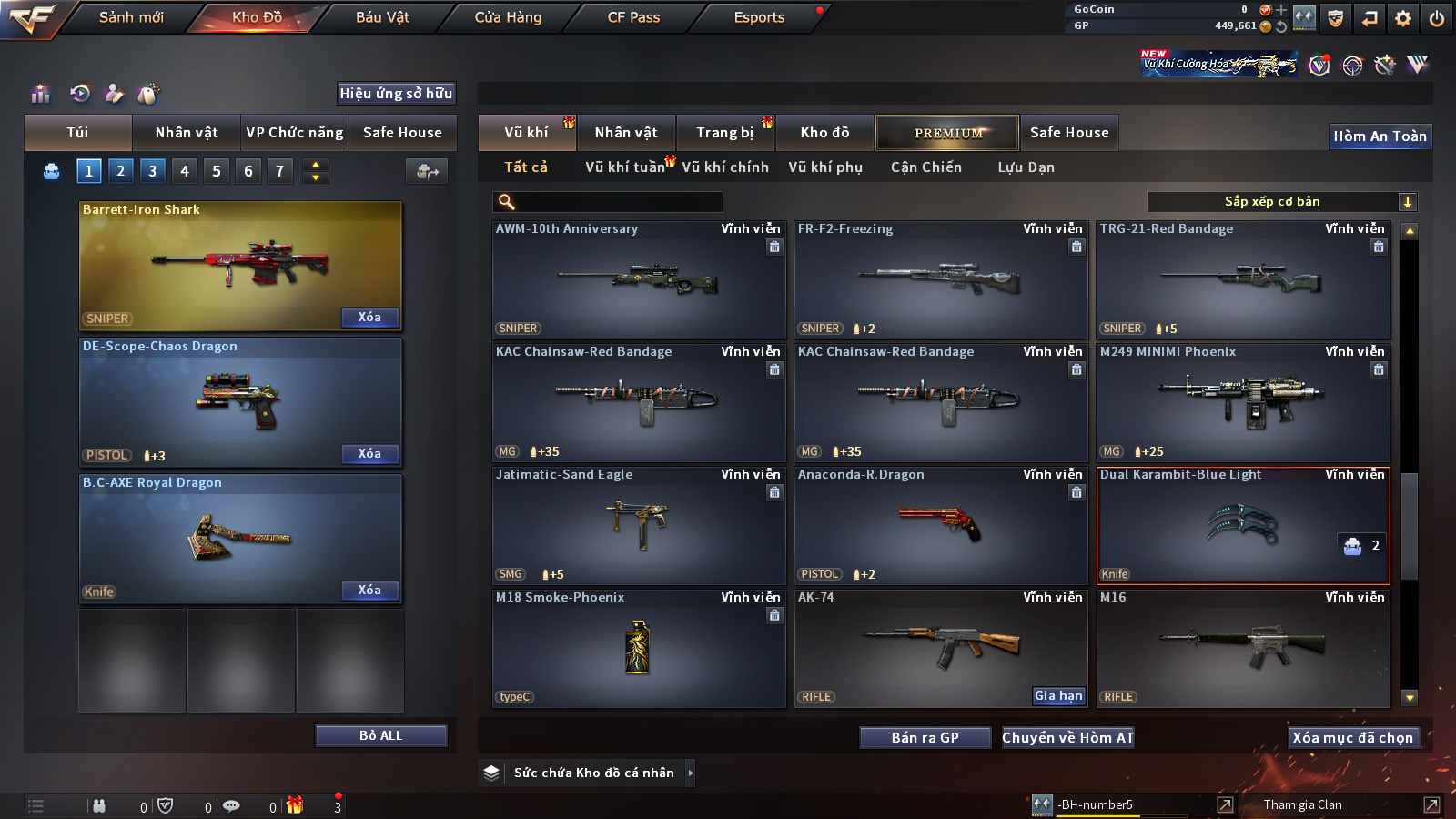The width and height of the screenshot is (1456, 819).
Task: Open the CF Pass page
Action: pyautogui.click(x=633, y=17)
